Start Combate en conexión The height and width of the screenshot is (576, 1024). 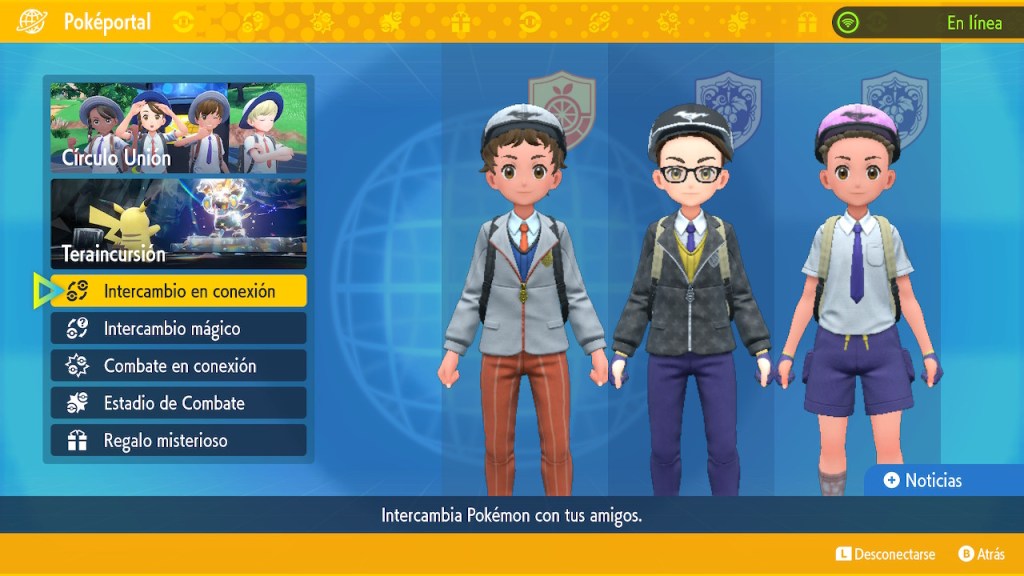point(178,366)
